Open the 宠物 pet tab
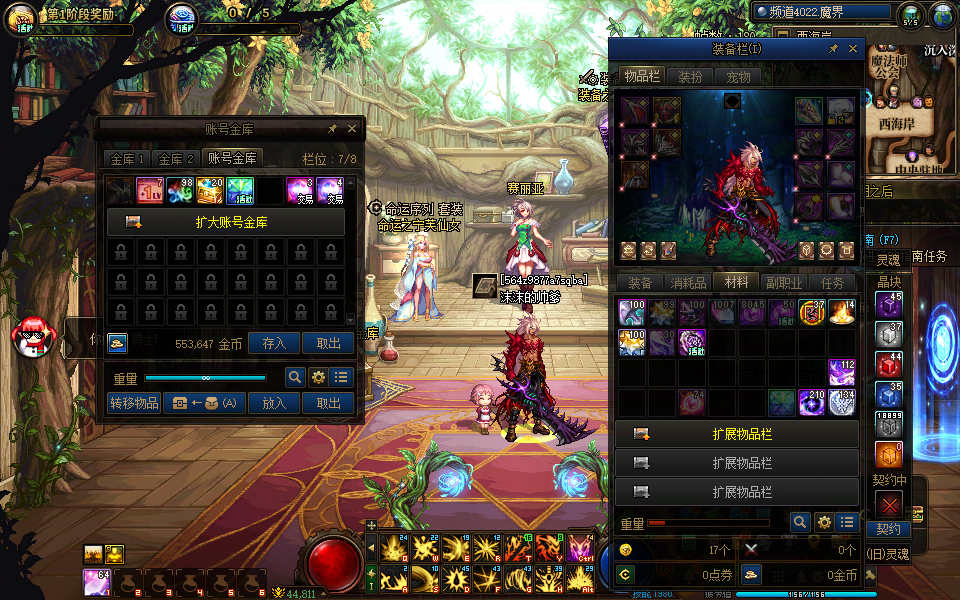The width and height of the screenshot is (960, 600). (738, 76)
